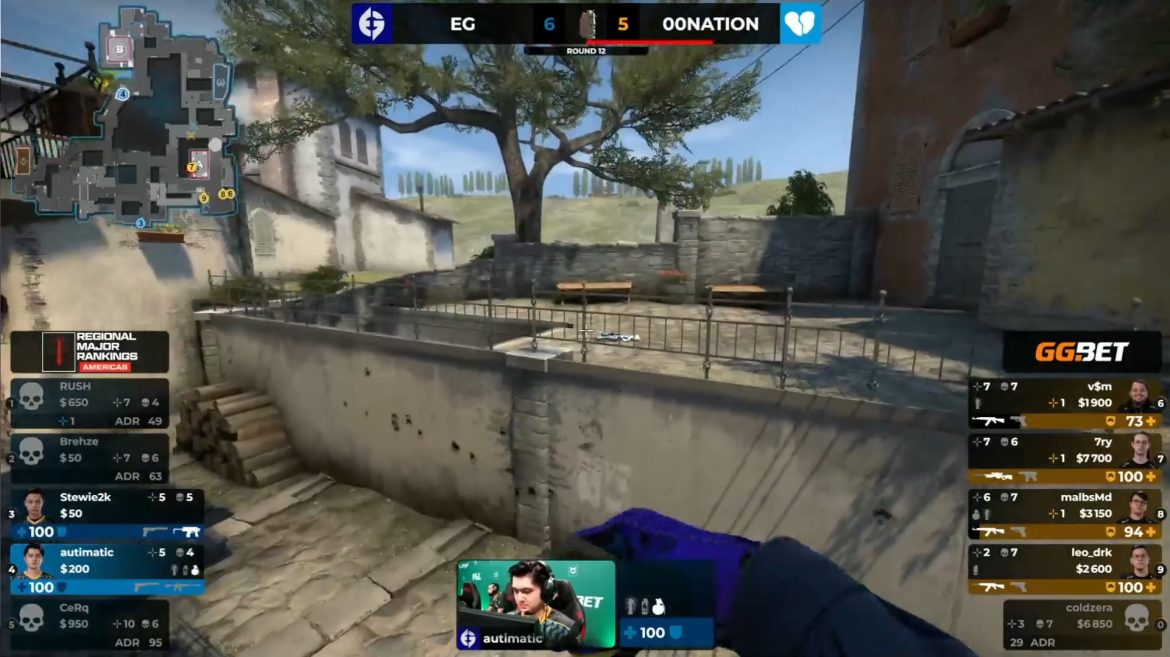Open the Regional Major Rankings banner

[x=90, y=351]
